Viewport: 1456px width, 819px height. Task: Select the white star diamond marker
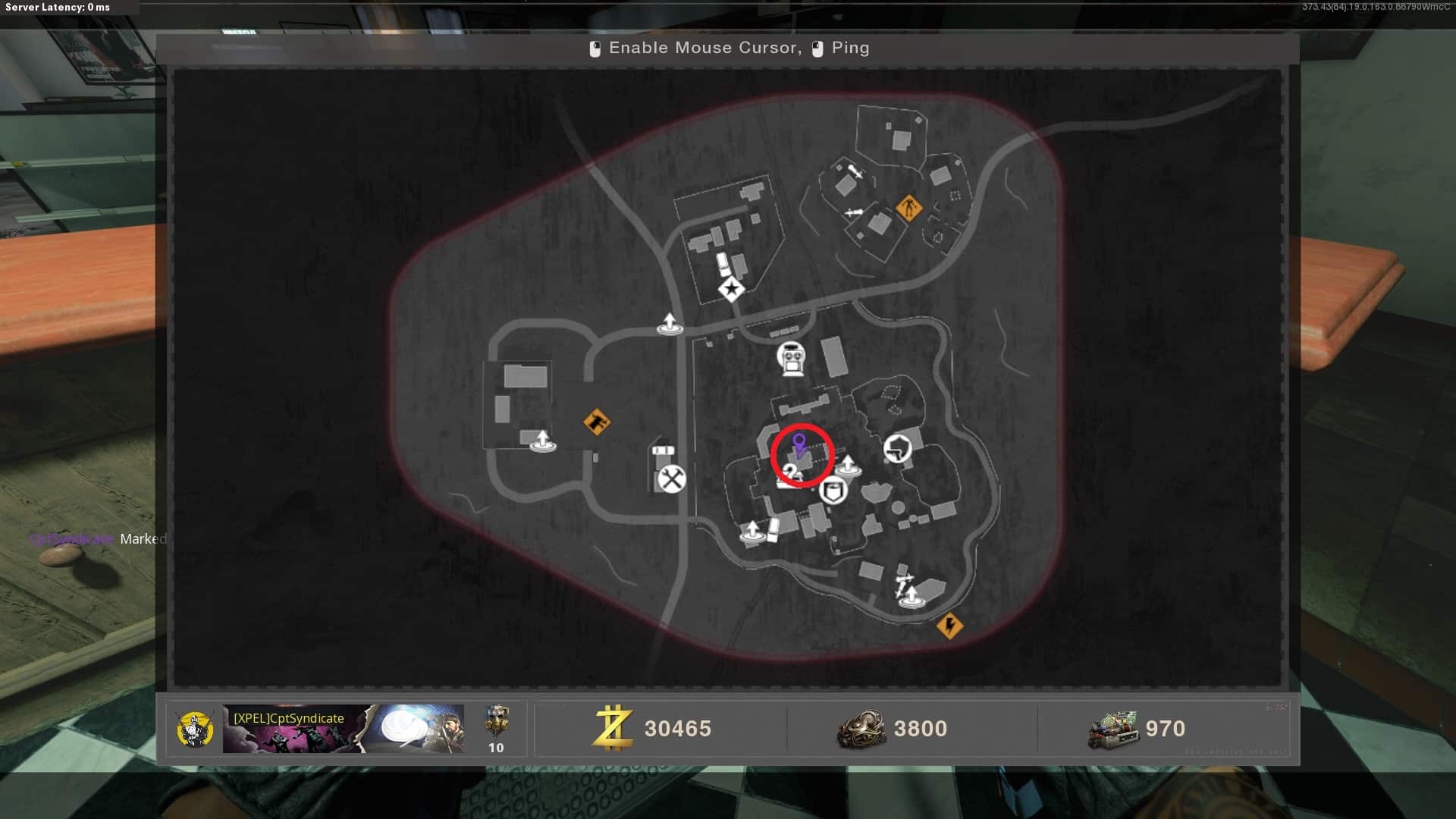pyautogui.click(x=731, y=289)
